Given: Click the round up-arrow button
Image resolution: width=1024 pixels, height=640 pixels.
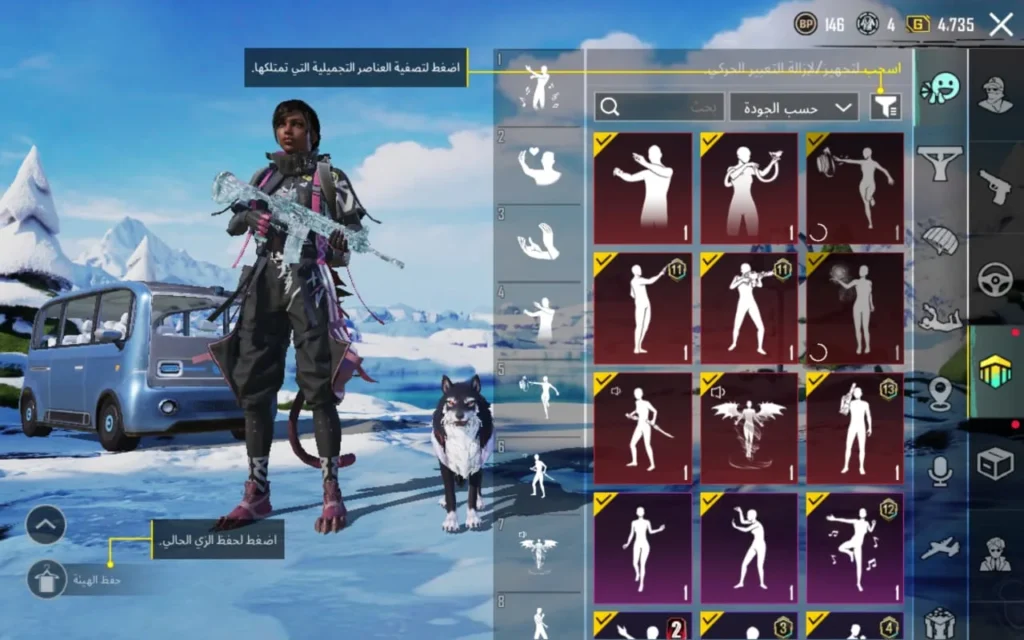Looking at the screenshot, I should coord(46,524).
